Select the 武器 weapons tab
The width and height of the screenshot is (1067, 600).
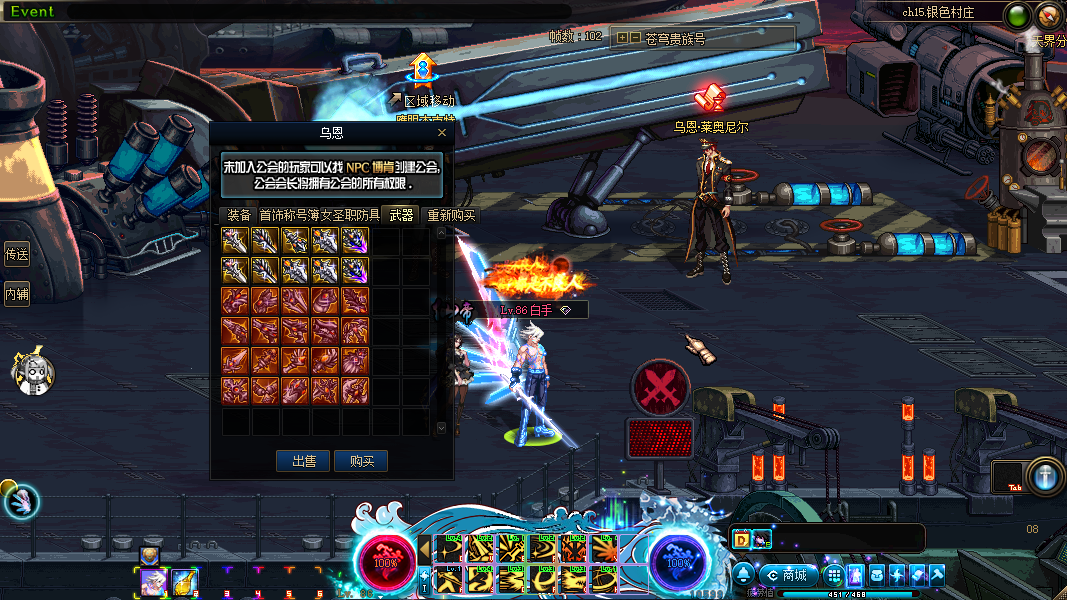click(x=402, y=215)
